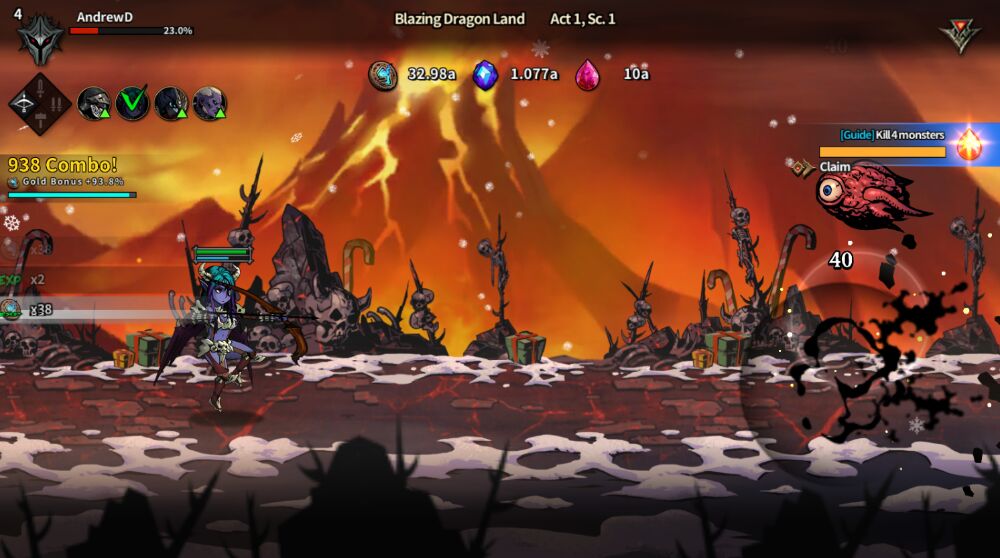Screen dimensions: 1000x558
Task: Select the dark hooded hero portrait
Action: pyautogui.click(x=171, y=103)
